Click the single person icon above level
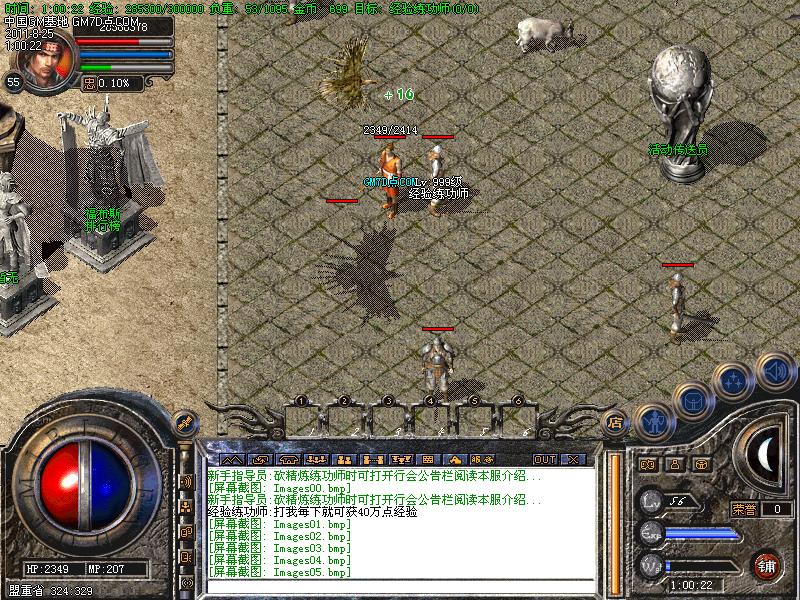The image size is (800, 600). (675, 465)
